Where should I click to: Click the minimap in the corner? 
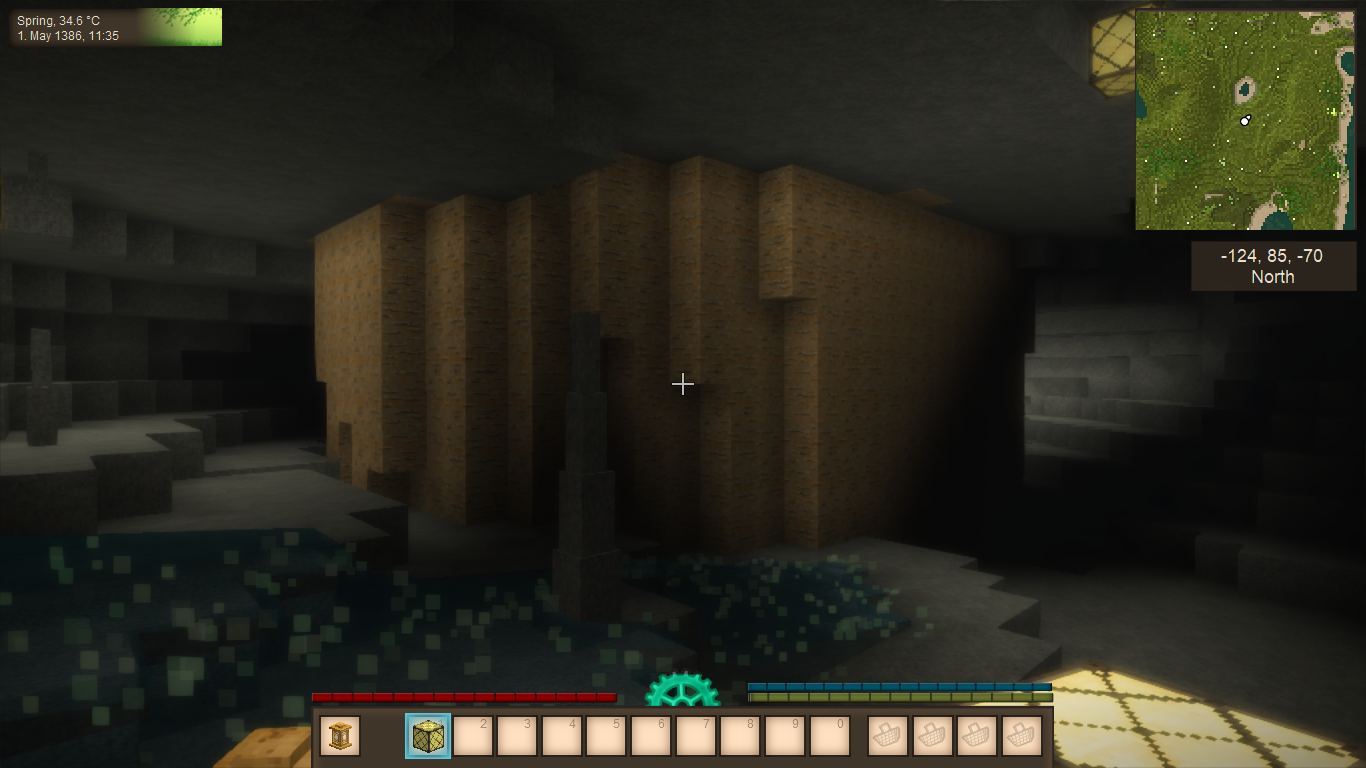point(1245,120)
